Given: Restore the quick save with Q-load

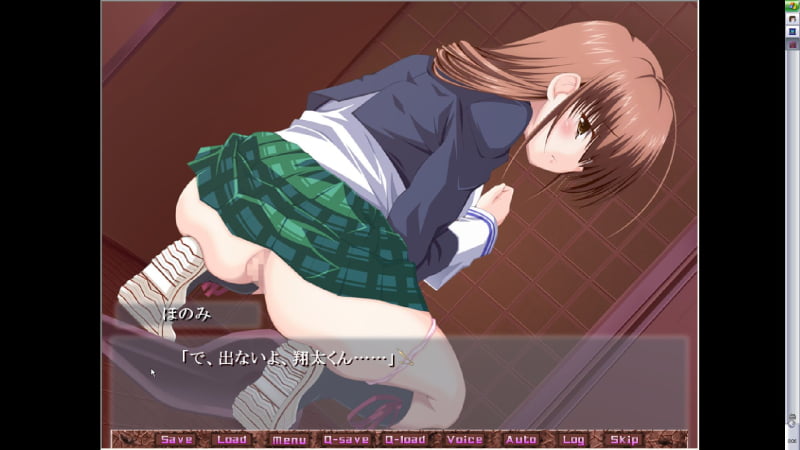Looking at the screenshot, I should 405,439.
